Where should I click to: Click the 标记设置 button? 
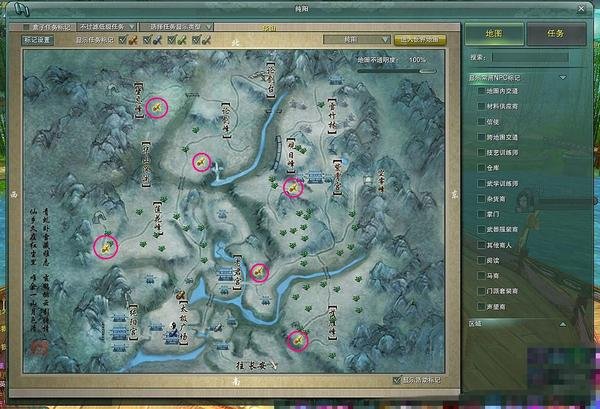[x=38, y=40]
